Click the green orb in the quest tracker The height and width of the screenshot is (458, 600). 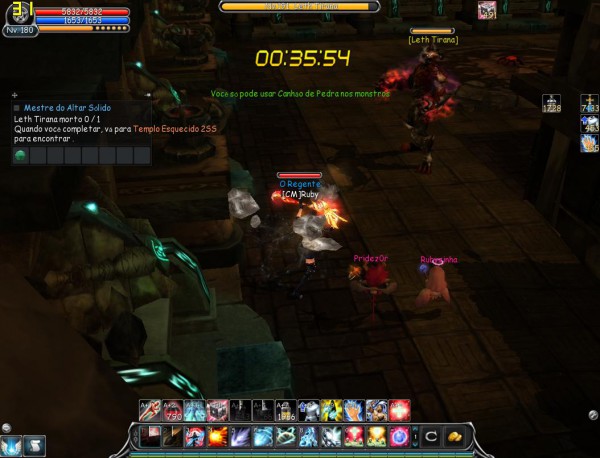[x=21, y=156]
